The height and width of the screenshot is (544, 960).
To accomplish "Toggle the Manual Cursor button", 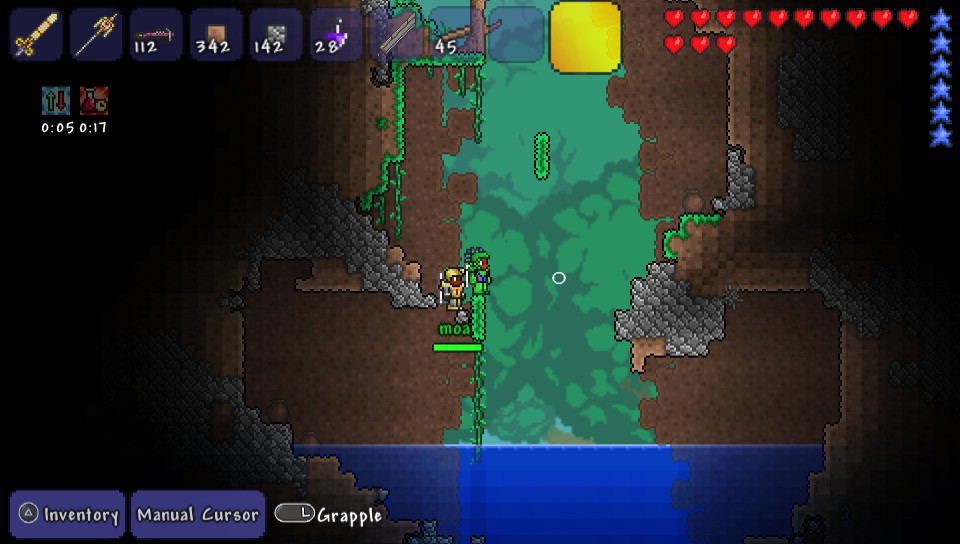I will coord(197,514).
